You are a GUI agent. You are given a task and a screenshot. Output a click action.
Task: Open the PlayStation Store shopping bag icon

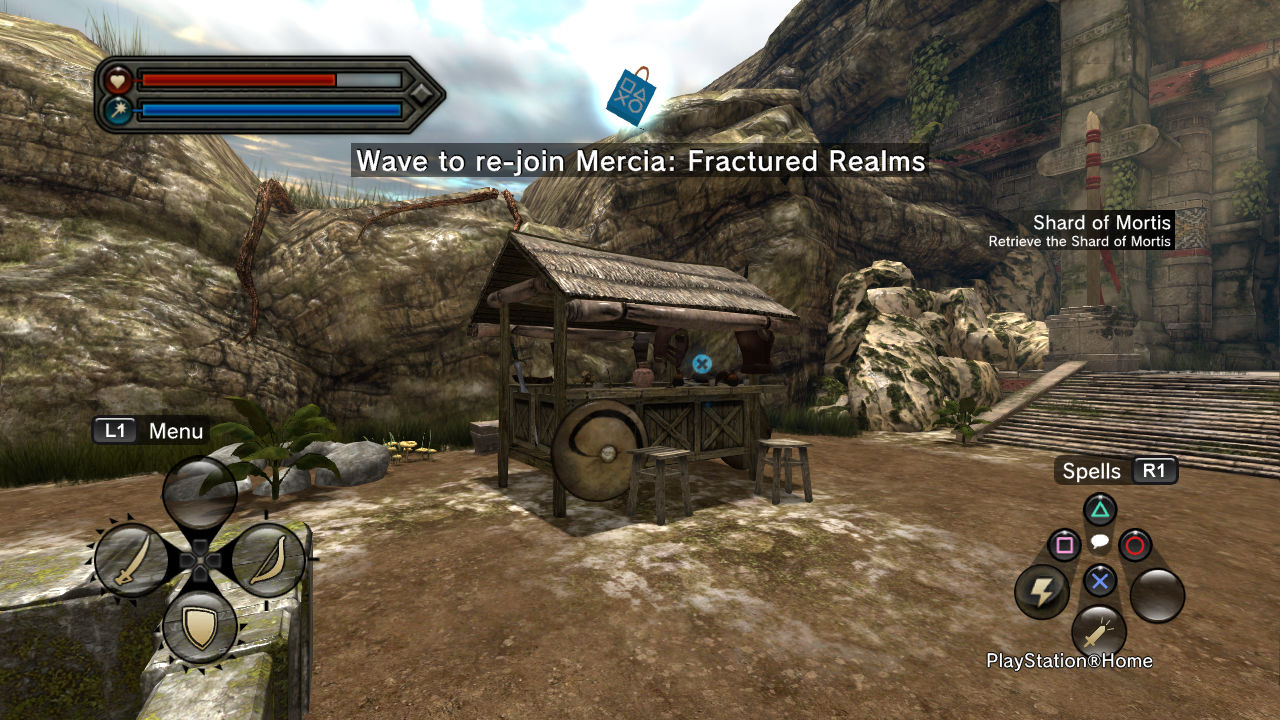(631, 97)
